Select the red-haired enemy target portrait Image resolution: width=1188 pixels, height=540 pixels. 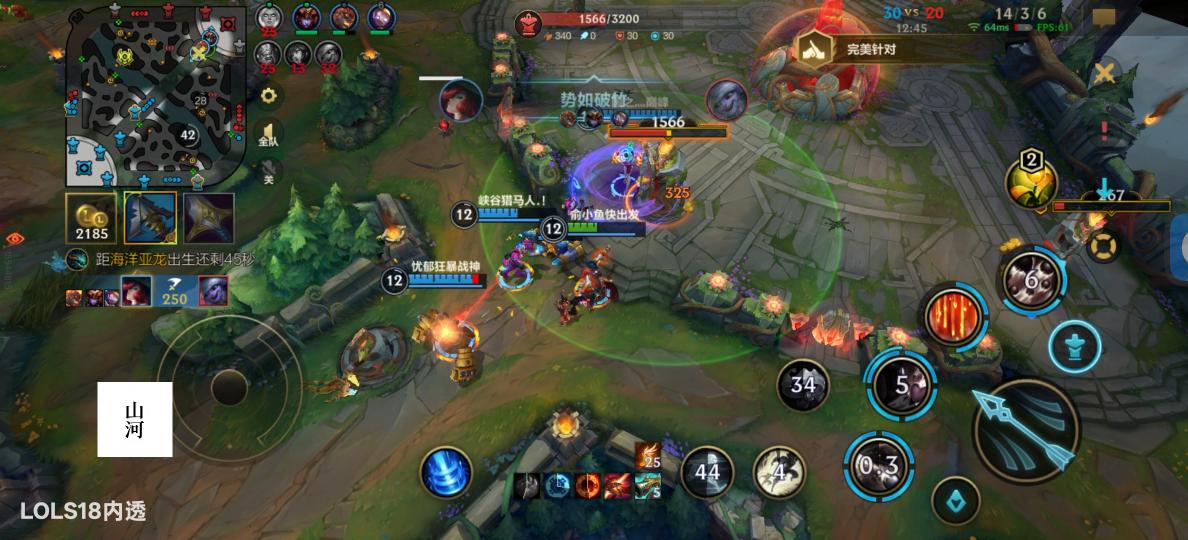pos(460,100)
